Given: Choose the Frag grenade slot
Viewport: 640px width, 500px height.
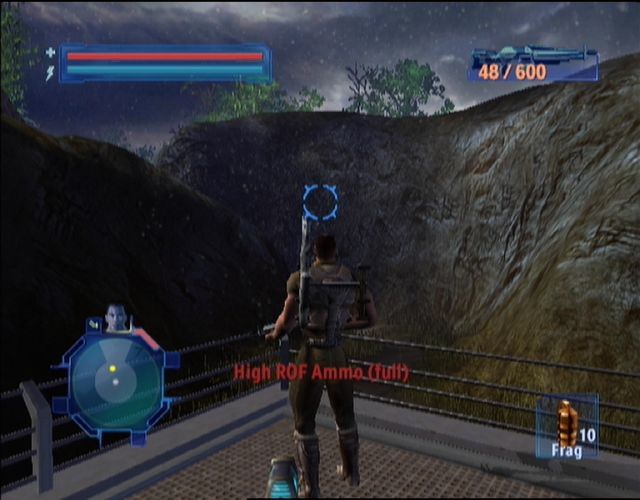Looking at the screenshot, I should pos(567,426).
